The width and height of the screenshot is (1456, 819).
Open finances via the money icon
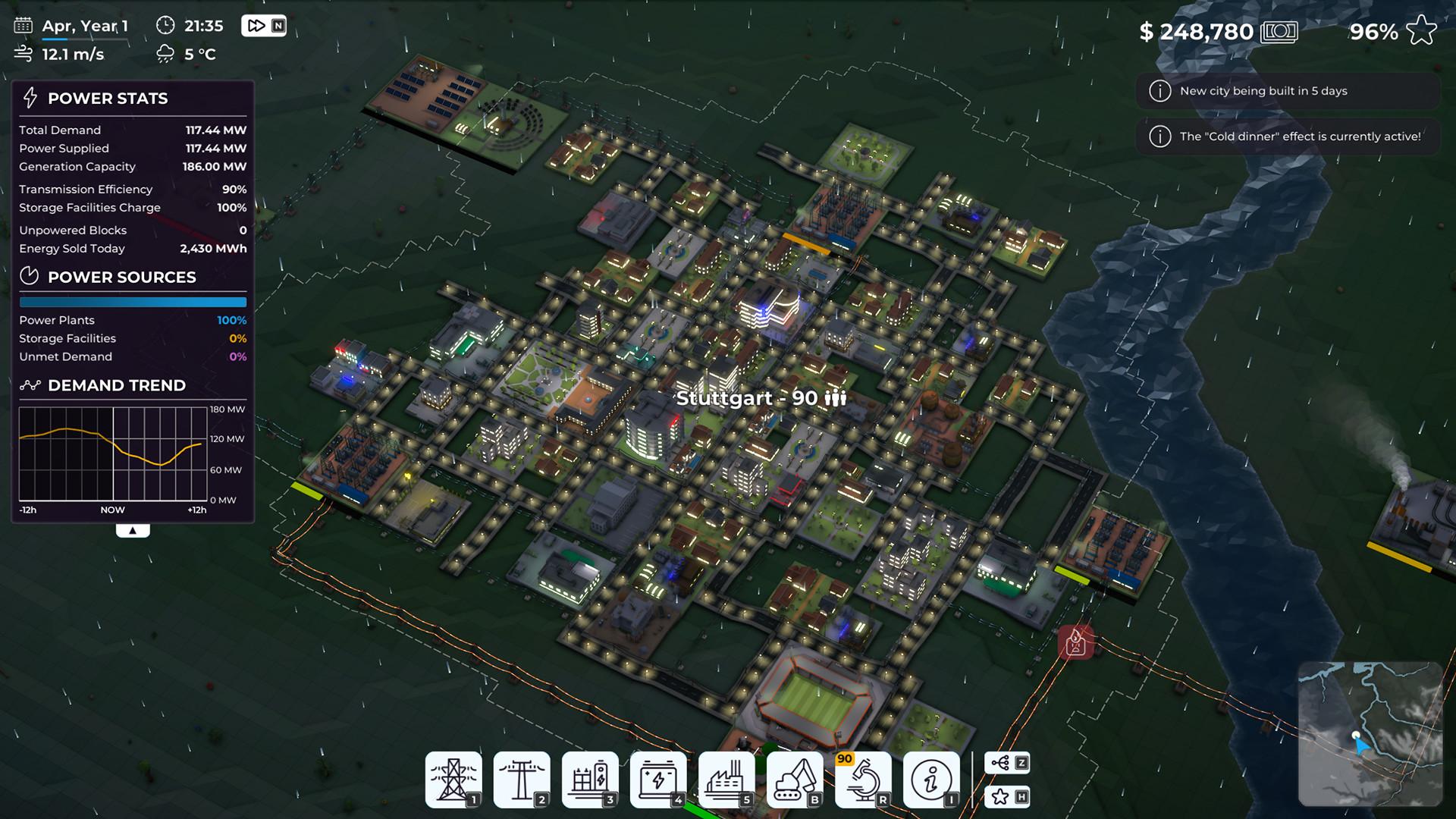point(1279,32)
